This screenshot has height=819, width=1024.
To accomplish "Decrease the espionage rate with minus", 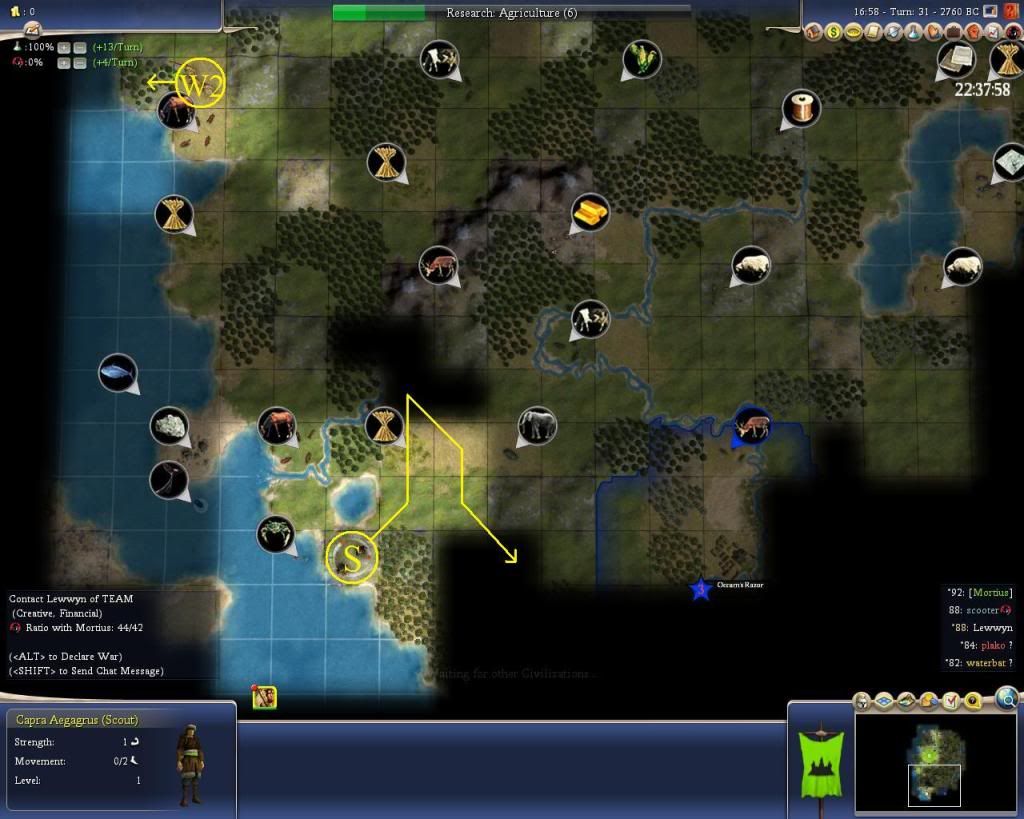I will click(78, 62).
